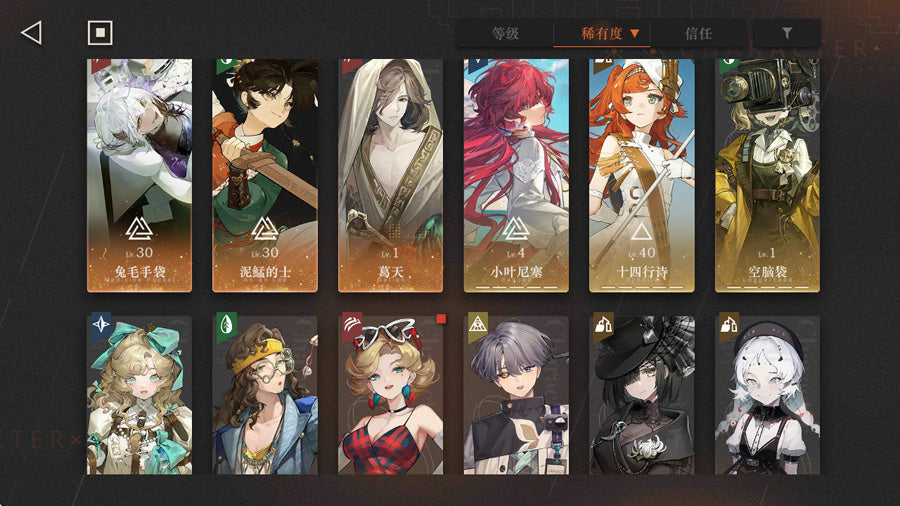
Task: Pick the 小叶尼塞 character card
Action: click(516, 175)
